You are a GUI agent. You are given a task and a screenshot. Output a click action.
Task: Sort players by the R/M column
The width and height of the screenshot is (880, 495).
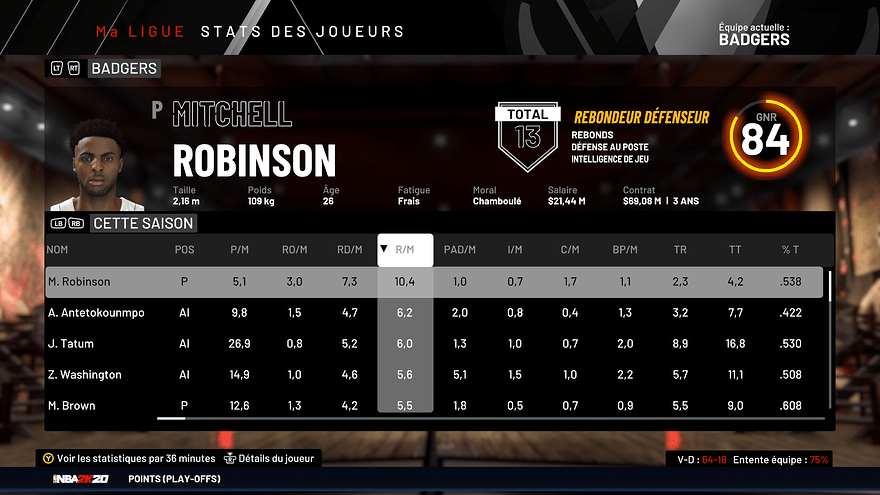click(405, 250)
